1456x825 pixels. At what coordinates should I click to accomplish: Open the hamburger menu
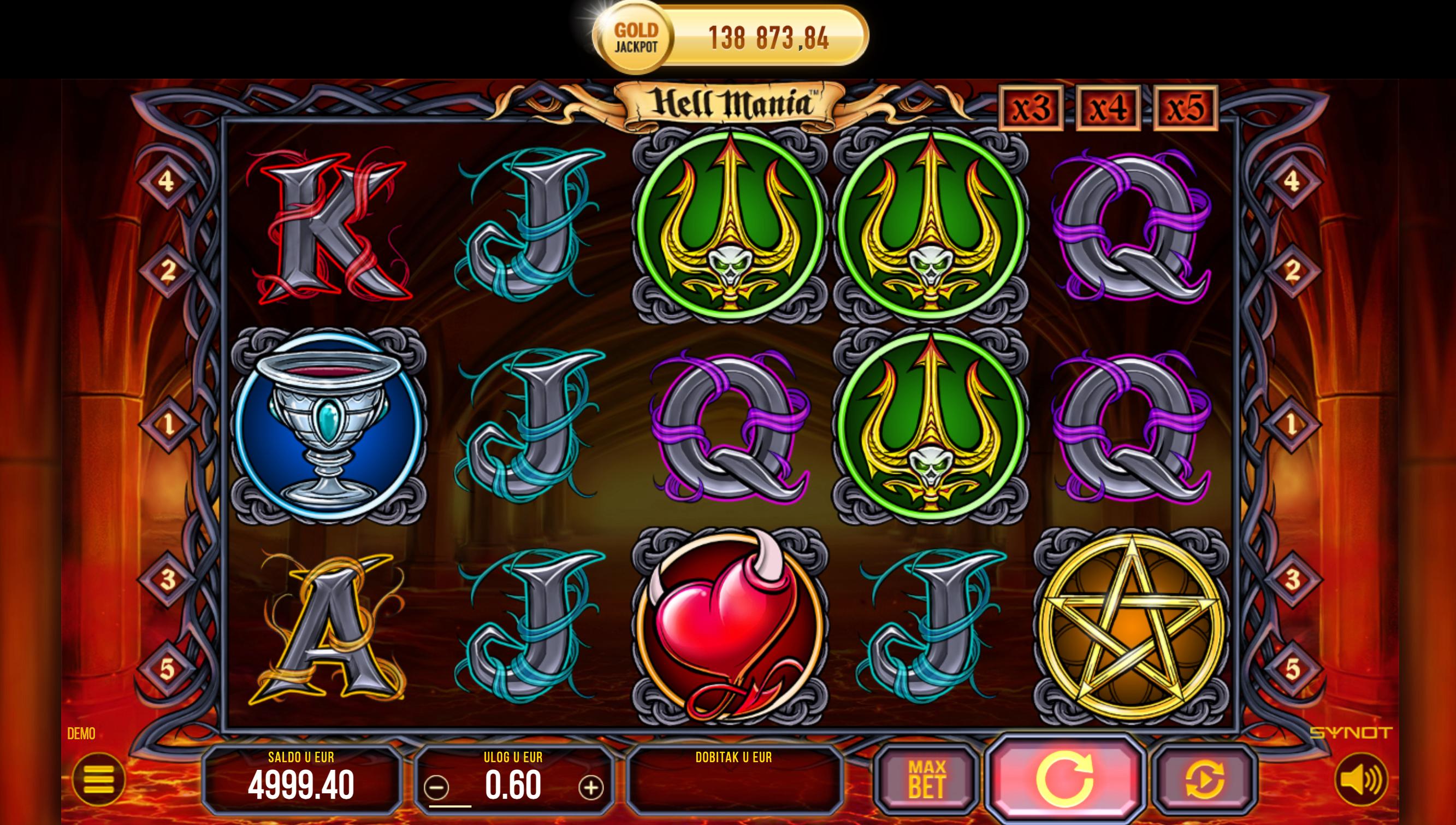click(98, 780)
